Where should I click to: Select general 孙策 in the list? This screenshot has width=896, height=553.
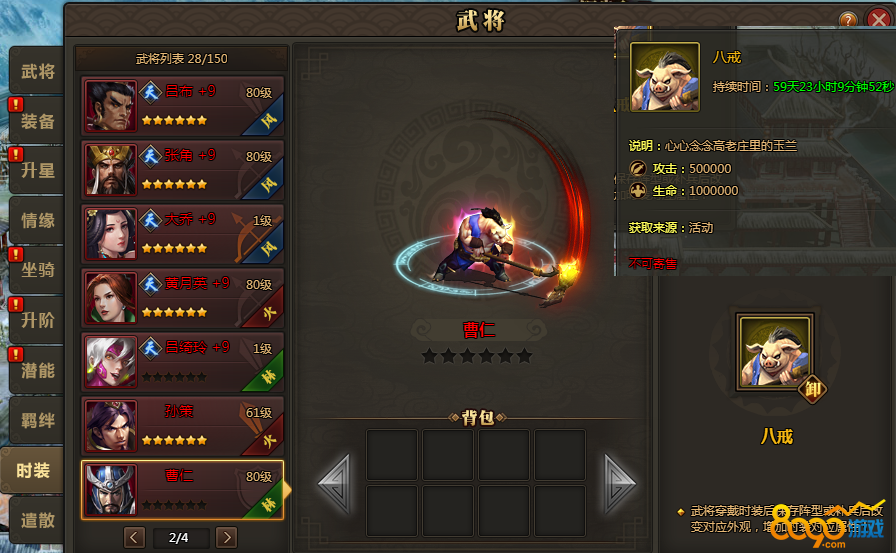click(183, 425)
